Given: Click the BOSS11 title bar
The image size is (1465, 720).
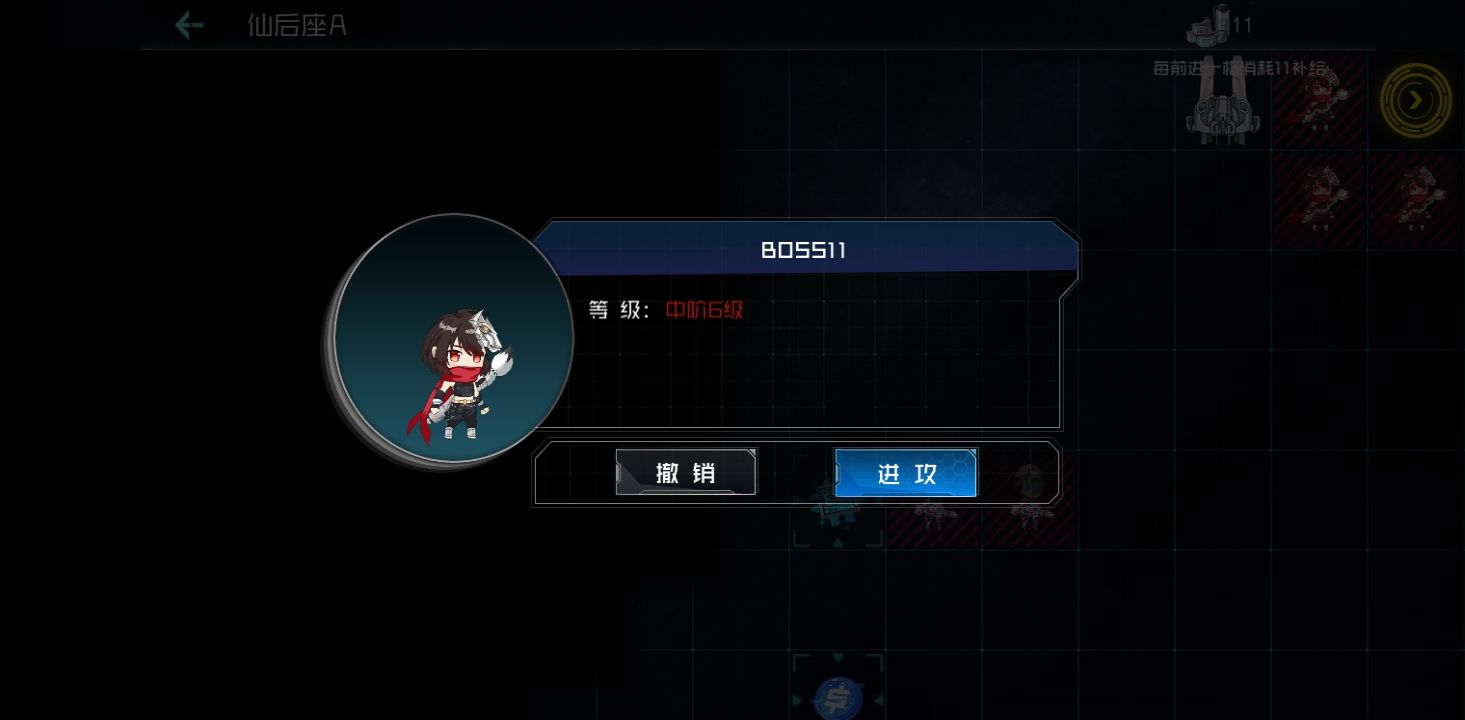Looking at the screenshot, I should pos(806,251).
